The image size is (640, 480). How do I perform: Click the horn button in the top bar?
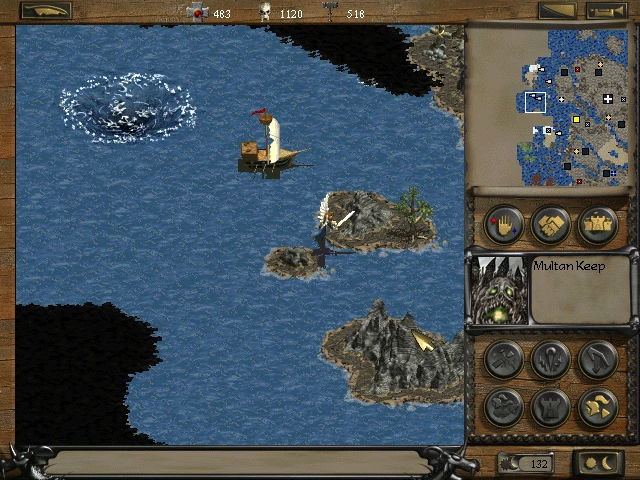click(604, 11)
